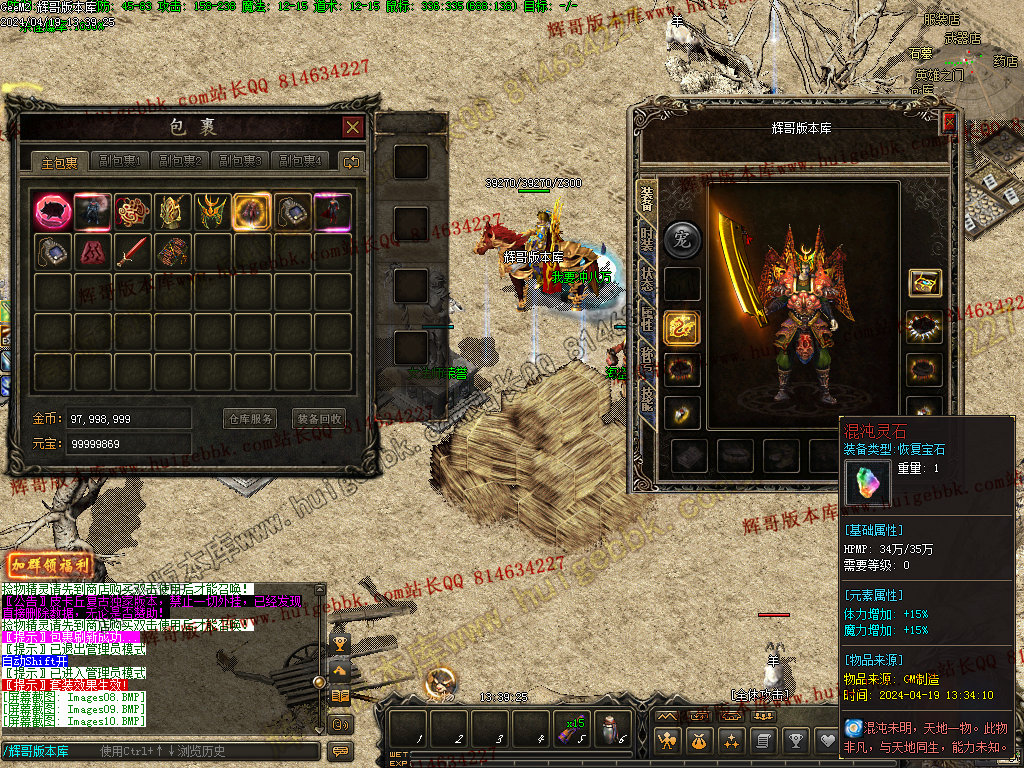The height and width of the screenshot is (768, 1024).
Task: Open 装备回收 equipment recycling
Action: (x=319, y=418)
